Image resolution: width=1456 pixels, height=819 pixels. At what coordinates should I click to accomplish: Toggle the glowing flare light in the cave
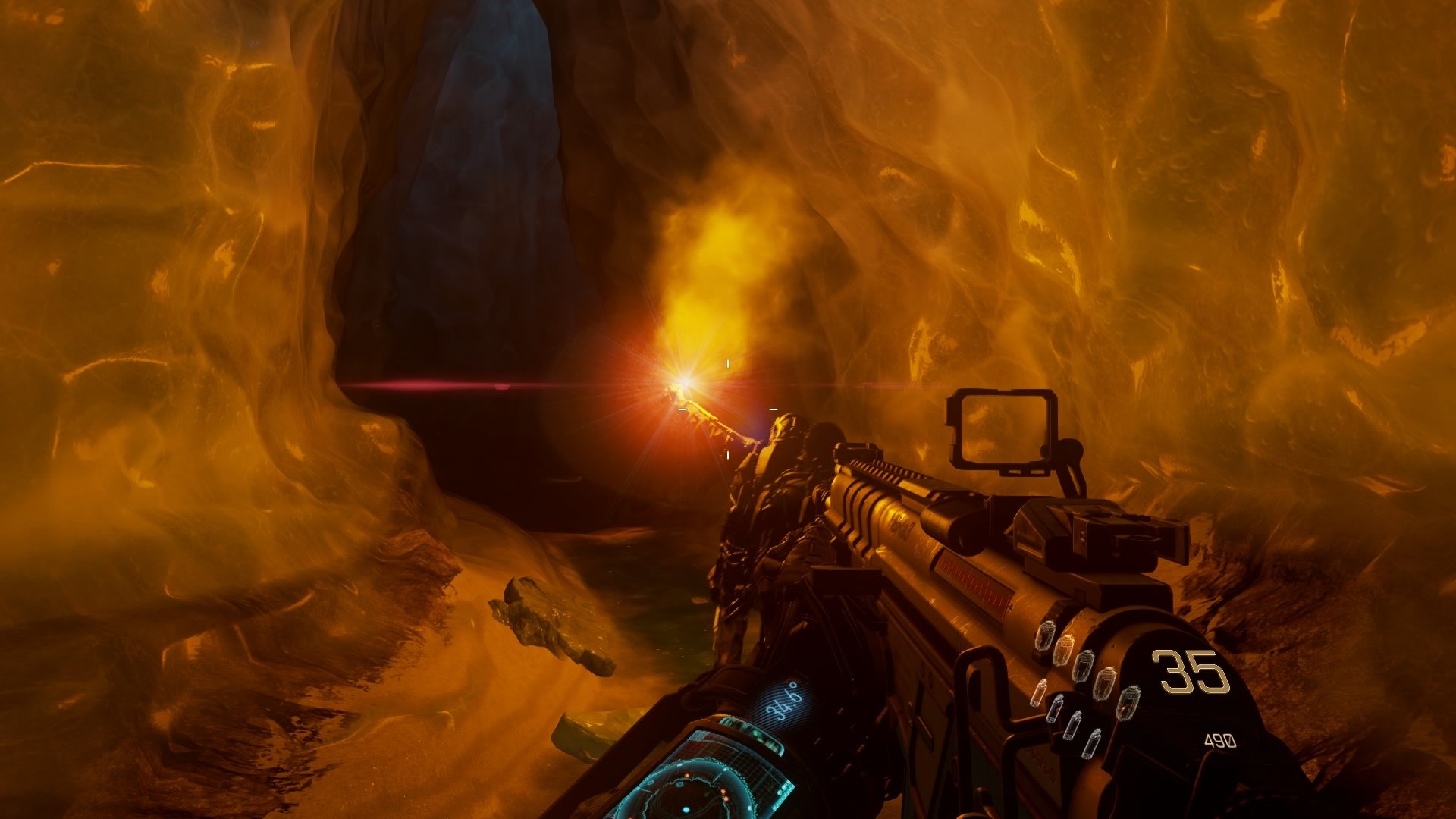point(682,379)
